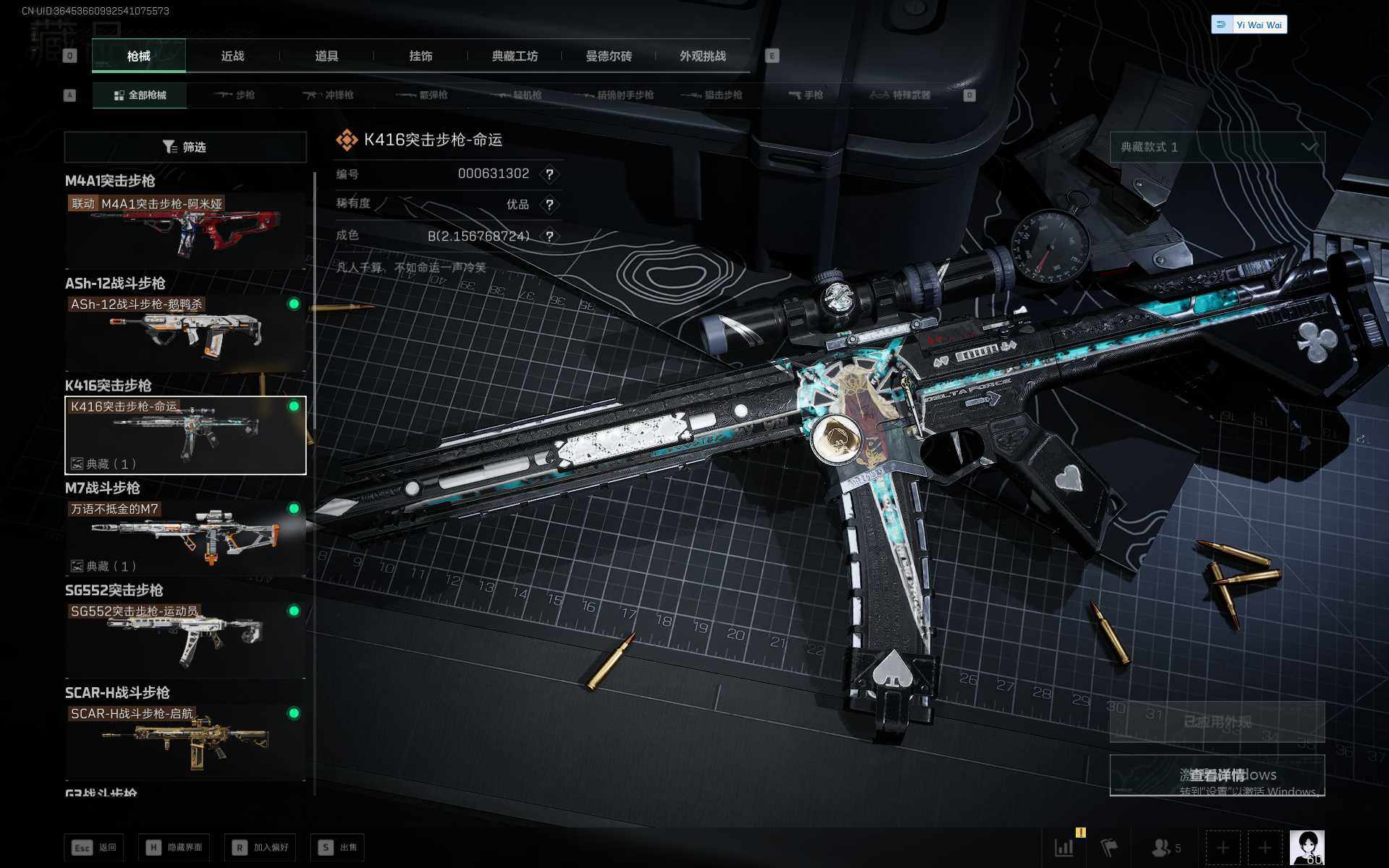Choose the SCAR-H战斗步枪-启航 skin

pos(185,742)
